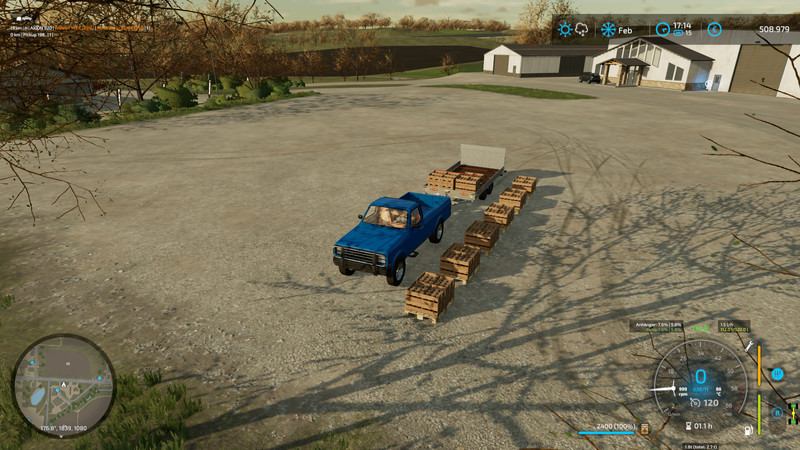
Task: Open the circular minimap
Action: pos(64,385)
